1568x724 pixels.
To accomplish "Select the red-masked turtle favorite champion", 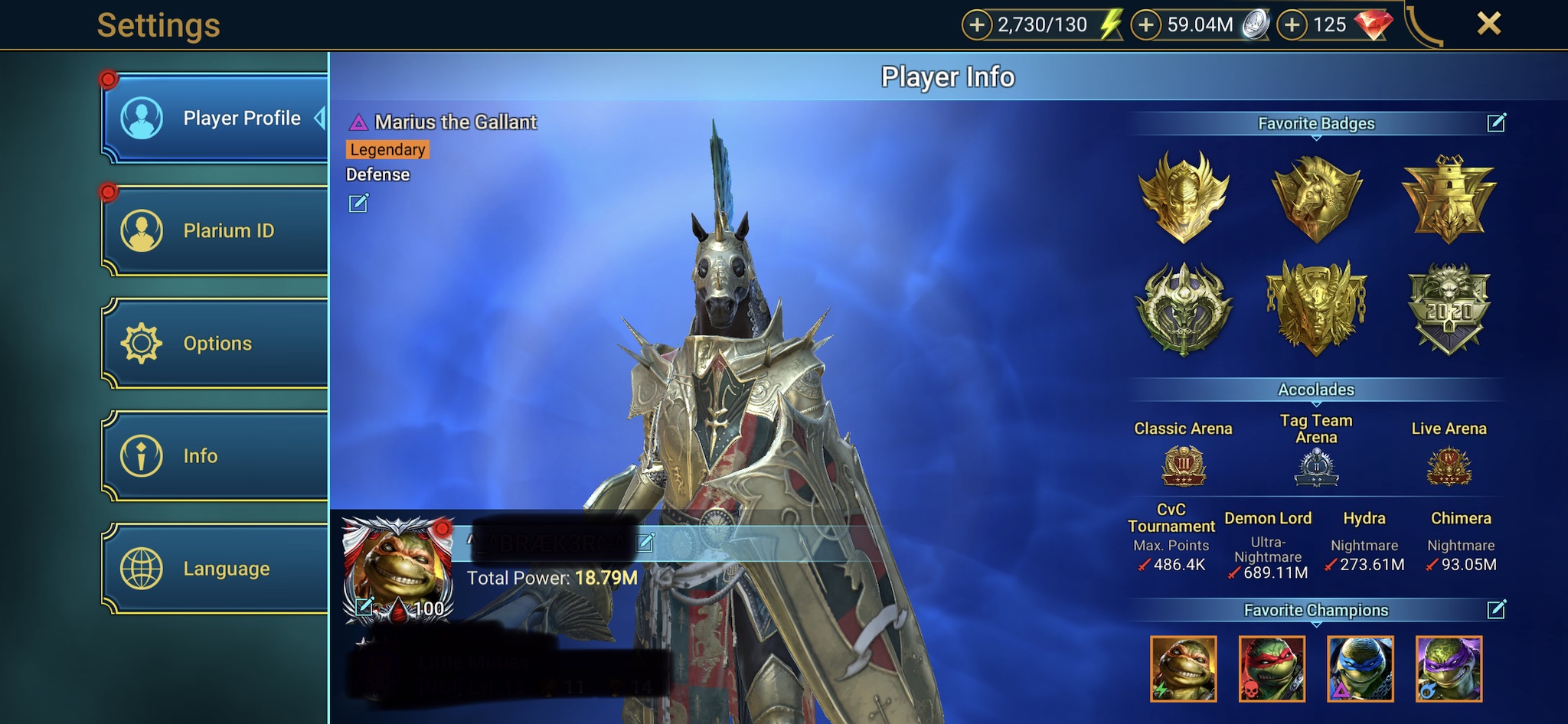I will [1272, 668].
